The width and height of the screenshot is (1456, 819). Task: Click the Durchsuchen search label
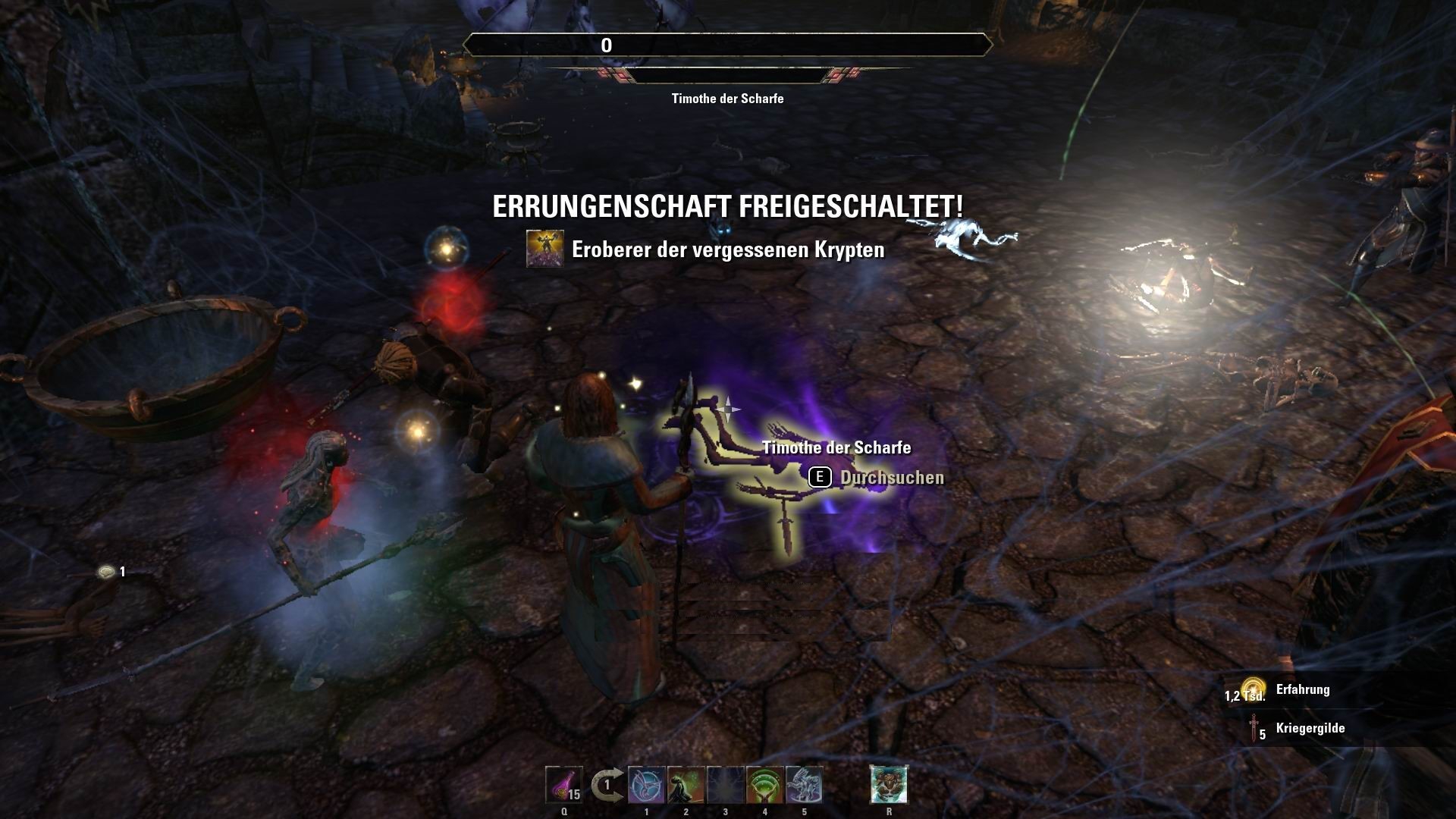(891, 477)
